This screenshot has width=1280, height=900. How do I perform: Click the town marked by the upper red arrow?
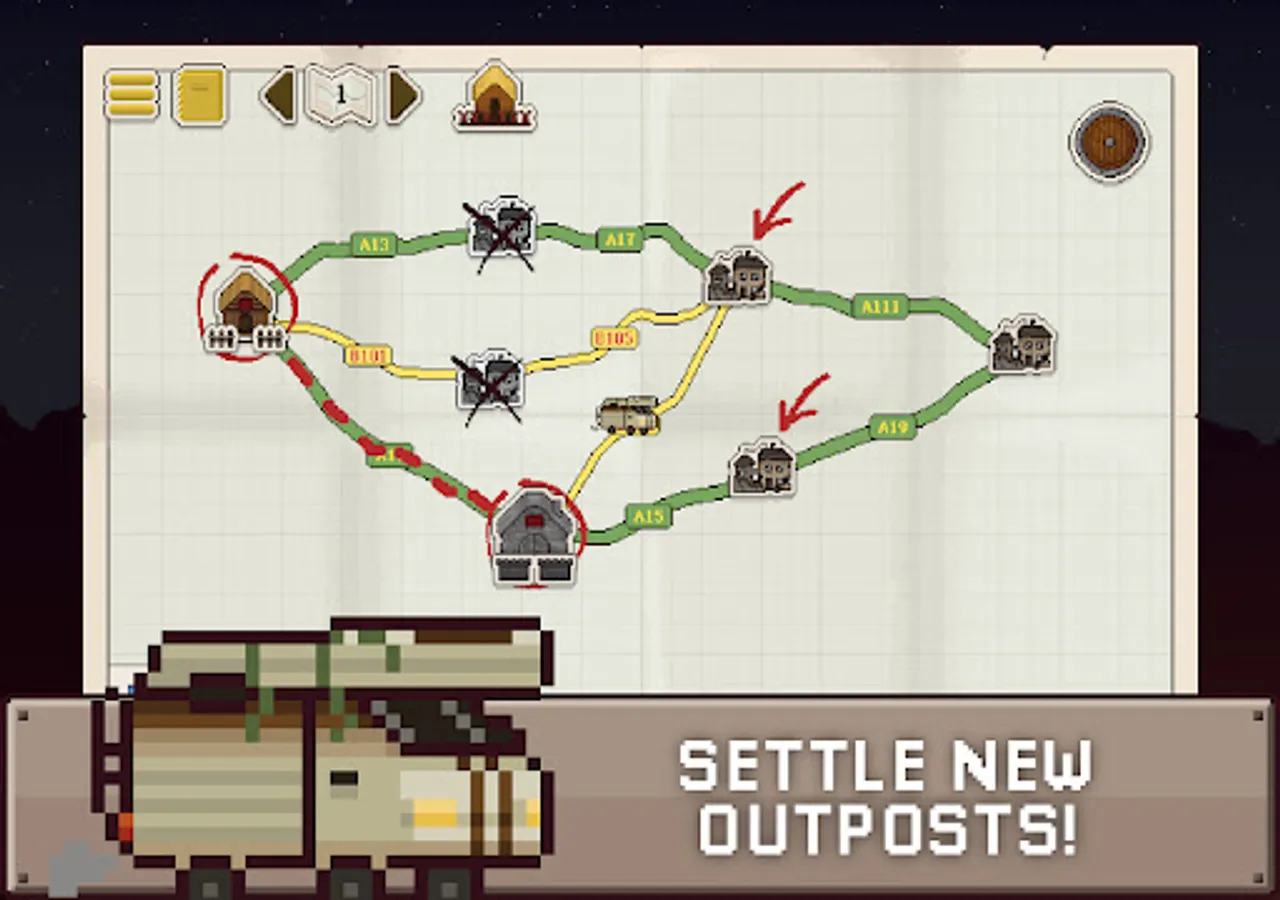740,278
